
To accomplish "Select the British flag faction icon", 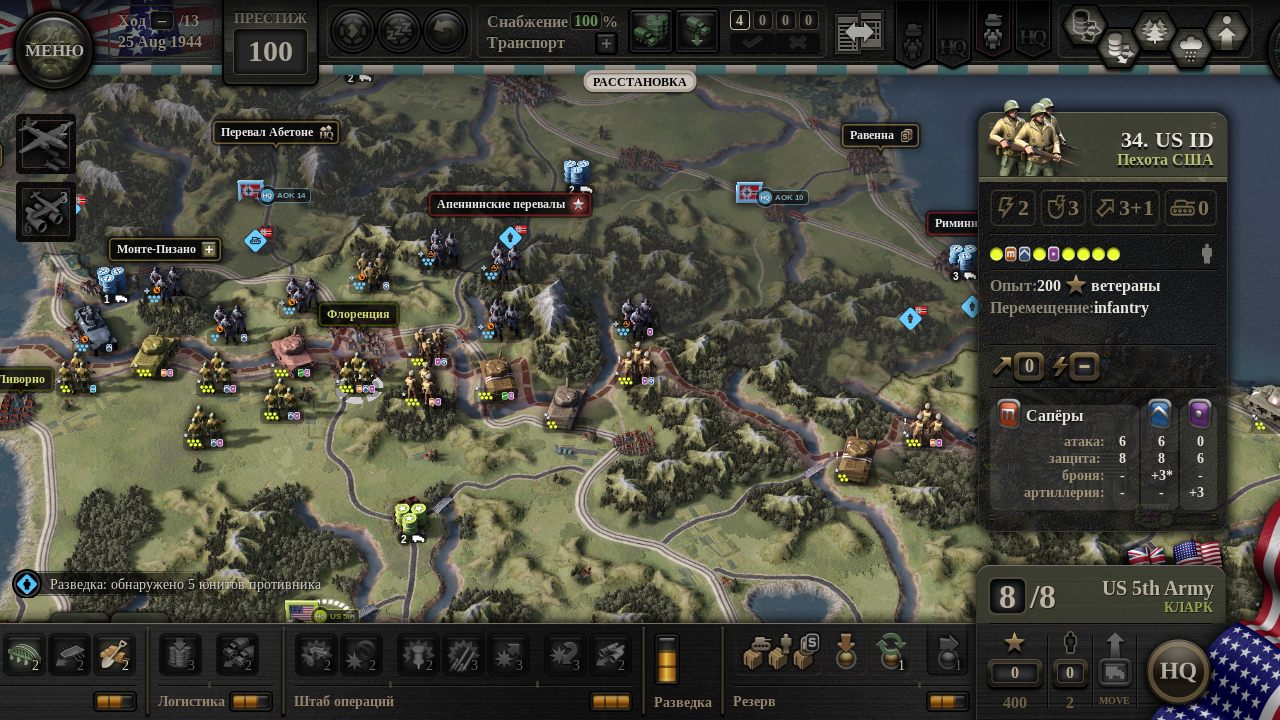I will tap(1146, 553).
